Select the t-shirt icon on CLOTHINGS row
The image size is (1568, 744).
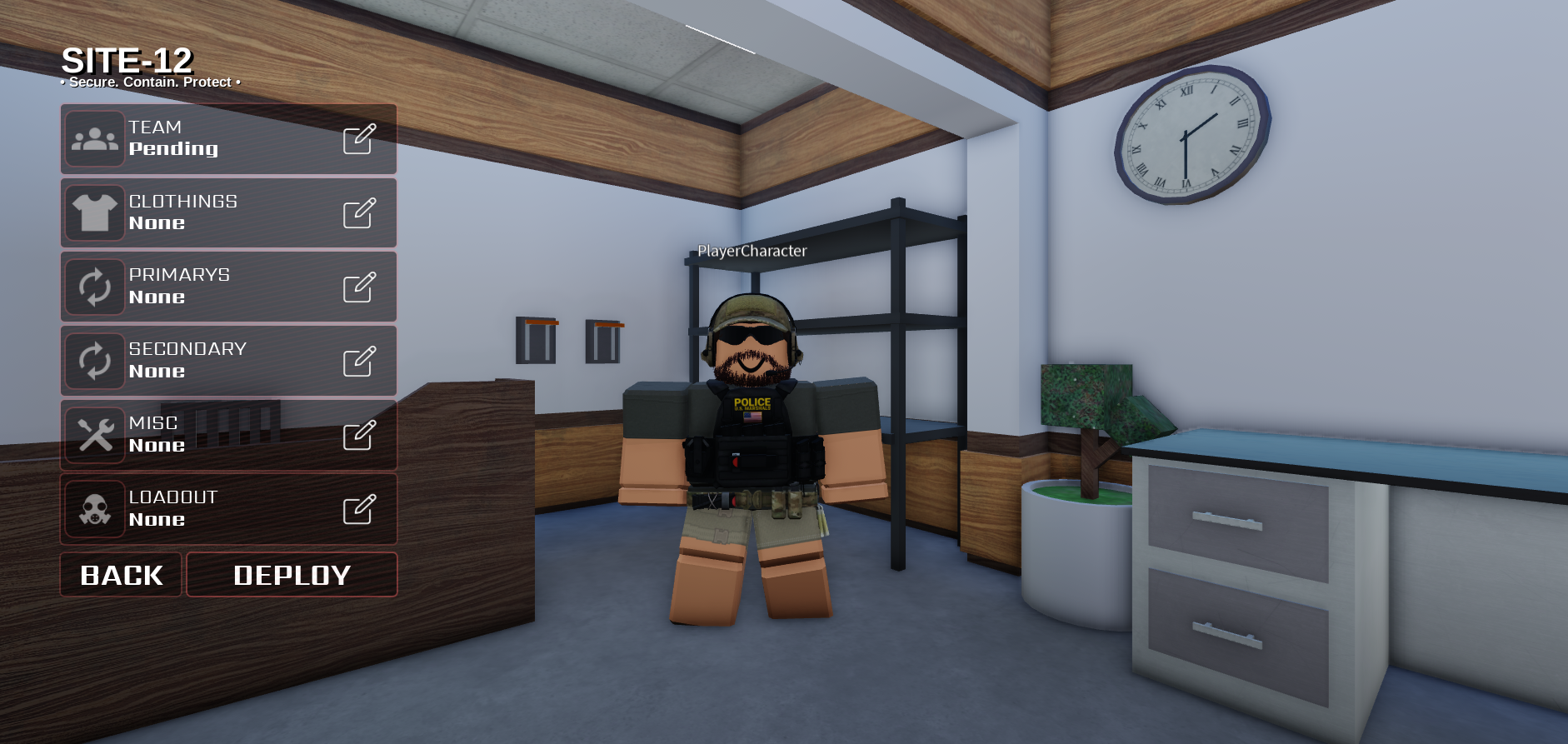coord(95,212)
